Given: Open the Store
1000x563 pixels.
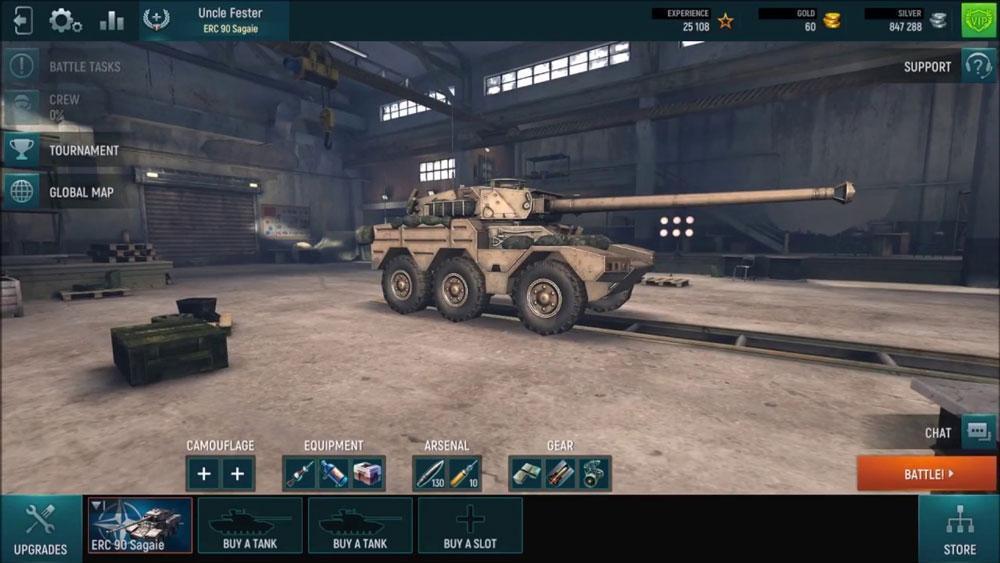Looking at the screenshot, I should point(959,529).
